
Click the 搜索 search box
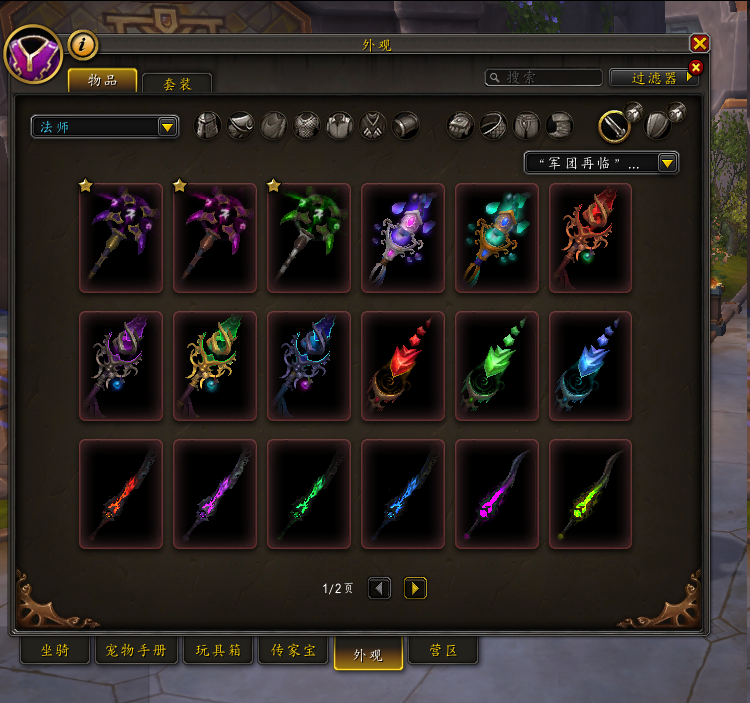click(x=544, y=77)
